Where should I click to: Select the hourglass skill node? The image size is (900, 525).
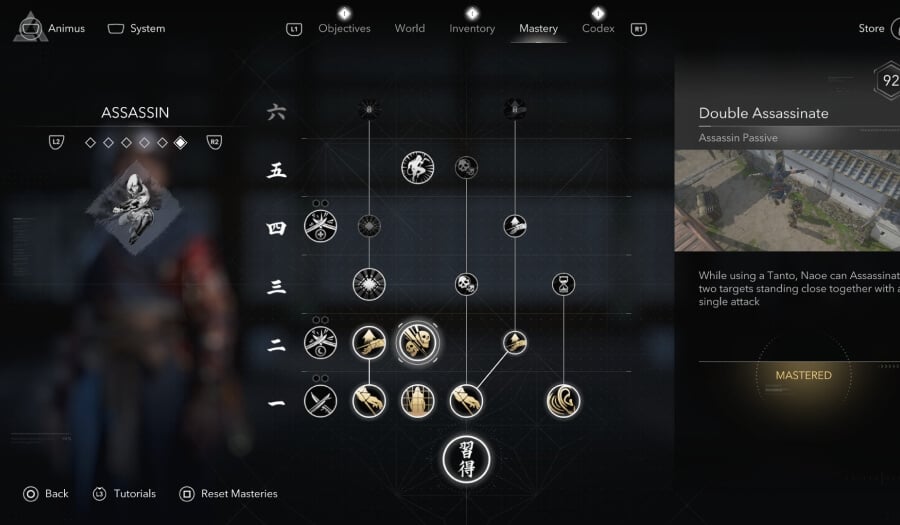563,285
